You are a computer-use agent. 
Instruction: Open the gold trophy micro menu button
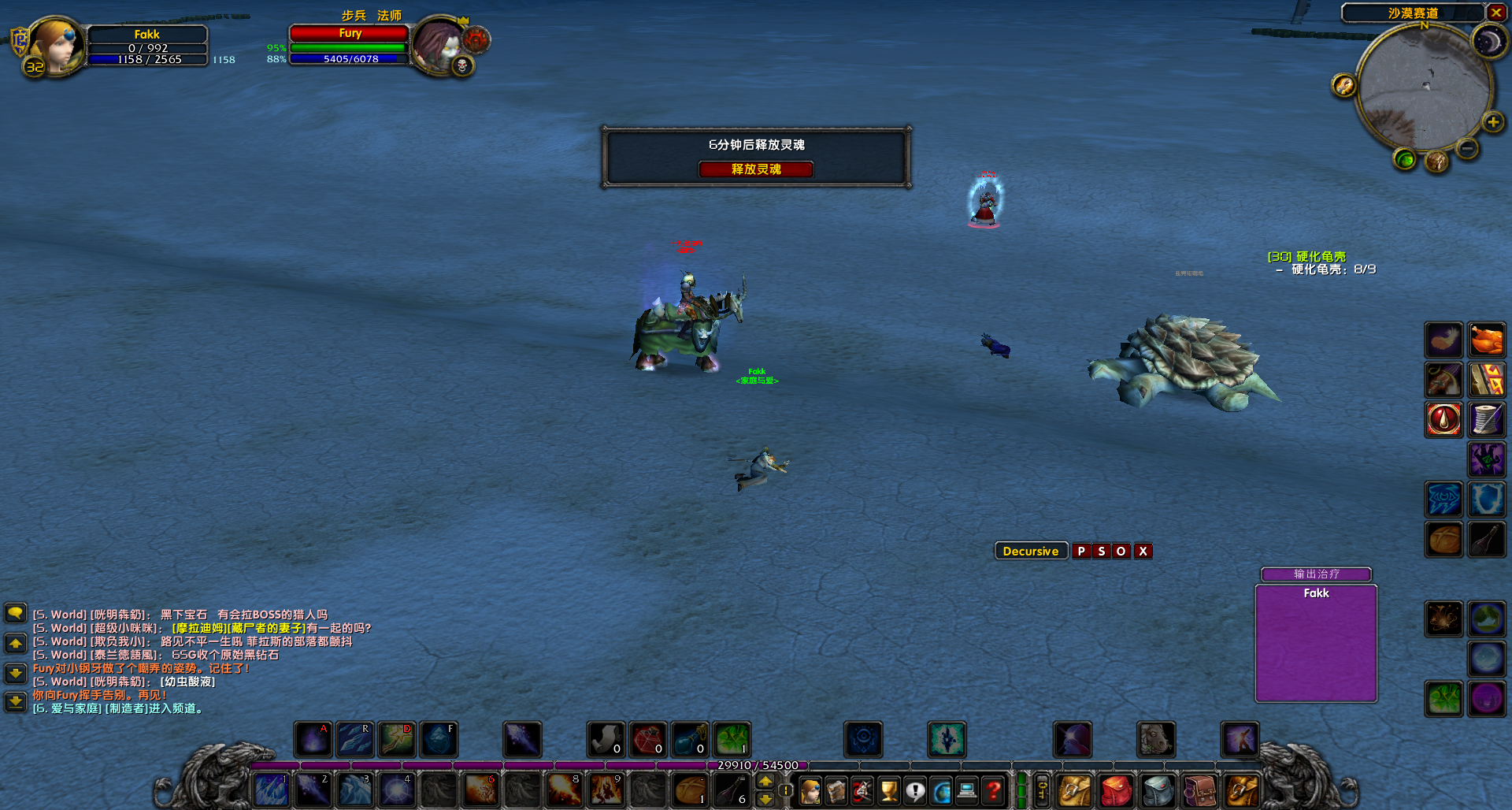pos(889,790)
